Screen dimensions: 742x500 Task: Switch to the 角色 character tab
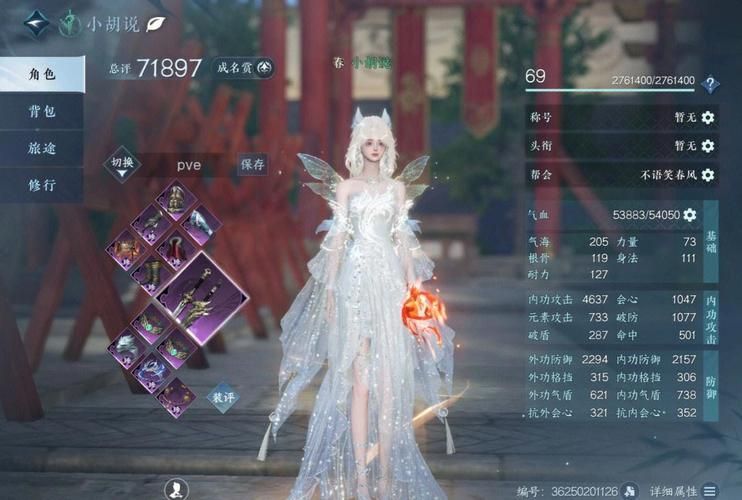[x=41, y=74]
